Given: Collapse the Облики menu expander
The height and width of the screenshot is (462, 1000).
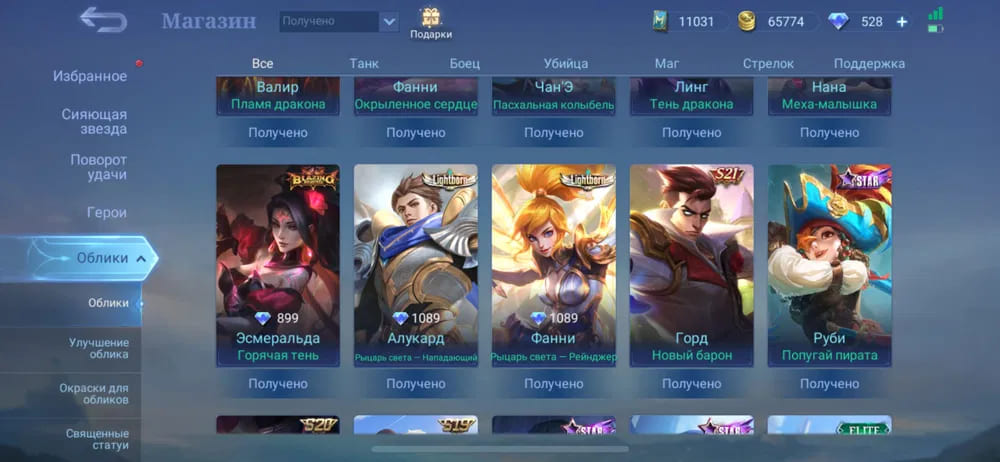Looking at the screenshot, I should pos(141,259).
